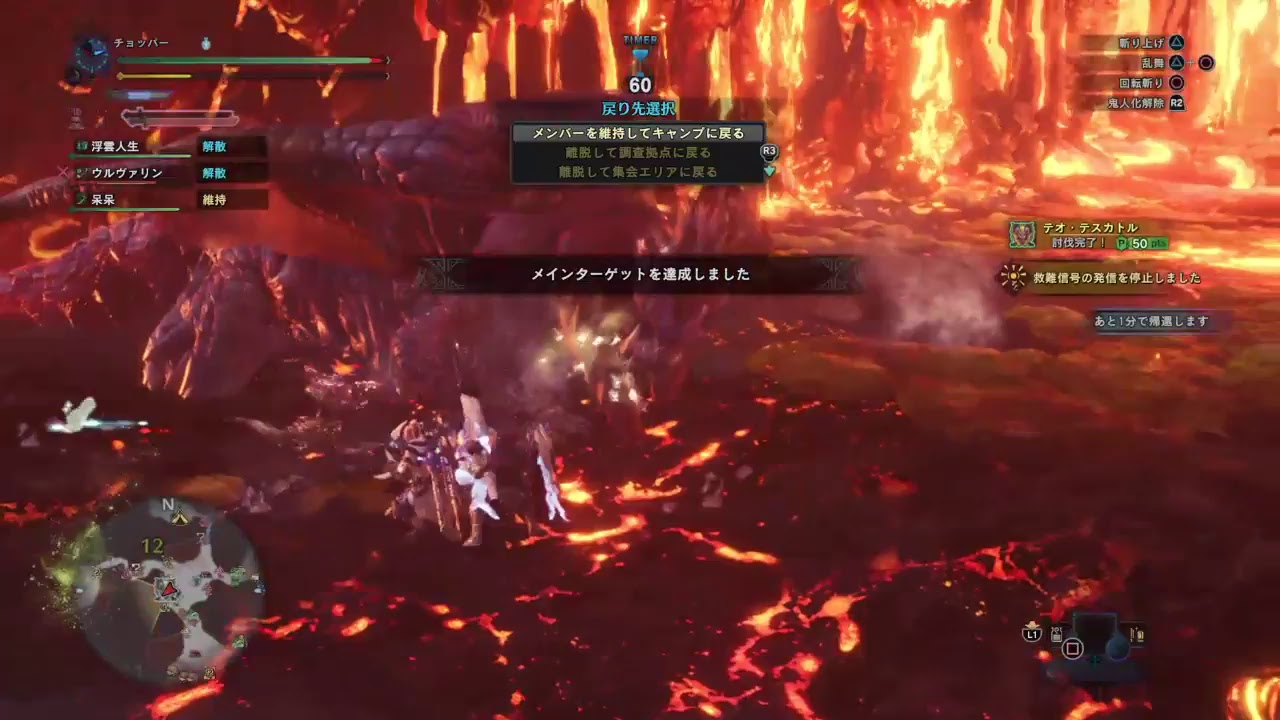Viewport: 1280px width, 720px height.
Task: Click the Teostra monster crown icon
Action: pyautogui.click(x=1022, y=232)
